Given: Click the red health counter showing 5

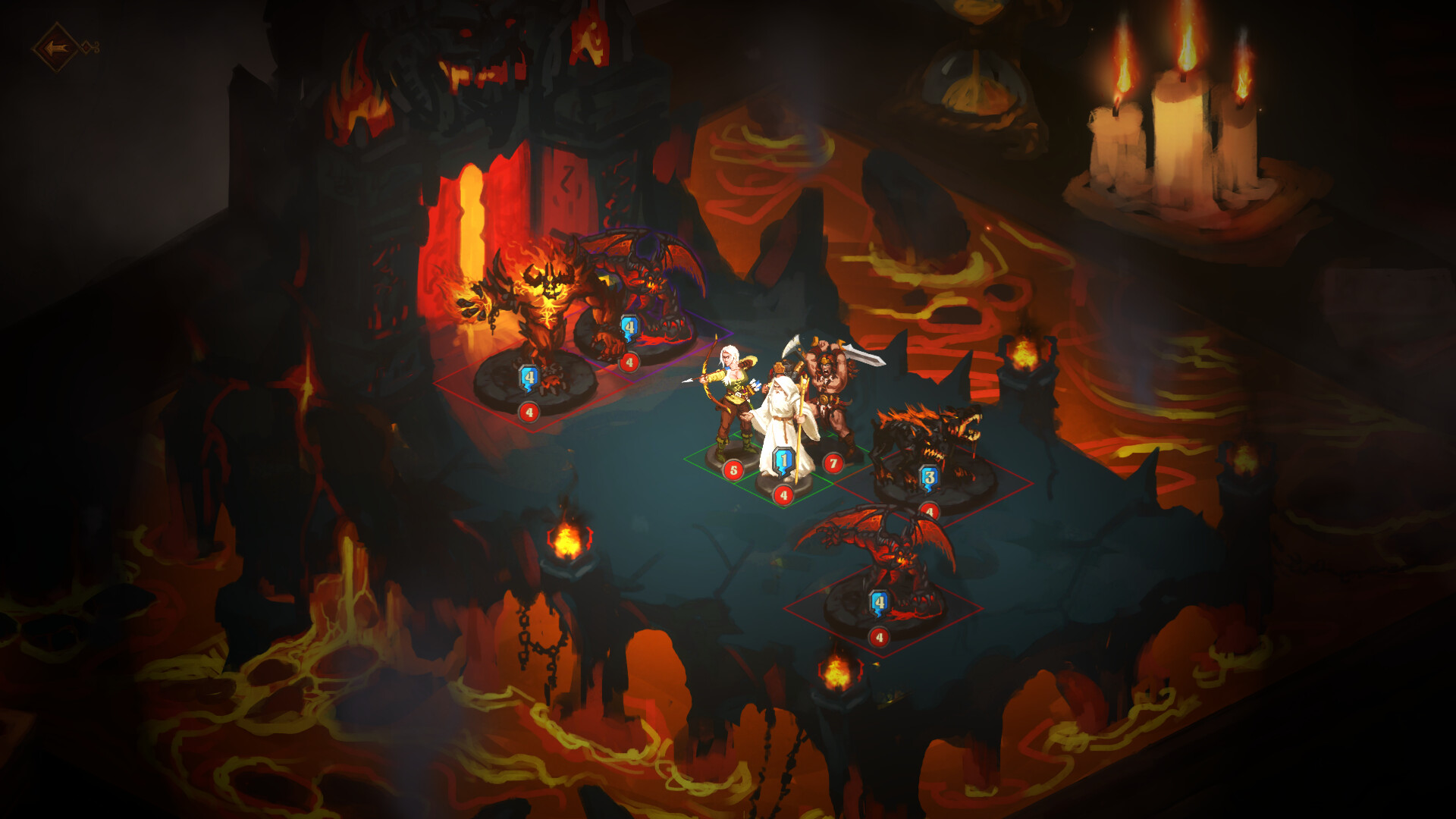Looking at the screenshot, I should click(x=733, y=468).
